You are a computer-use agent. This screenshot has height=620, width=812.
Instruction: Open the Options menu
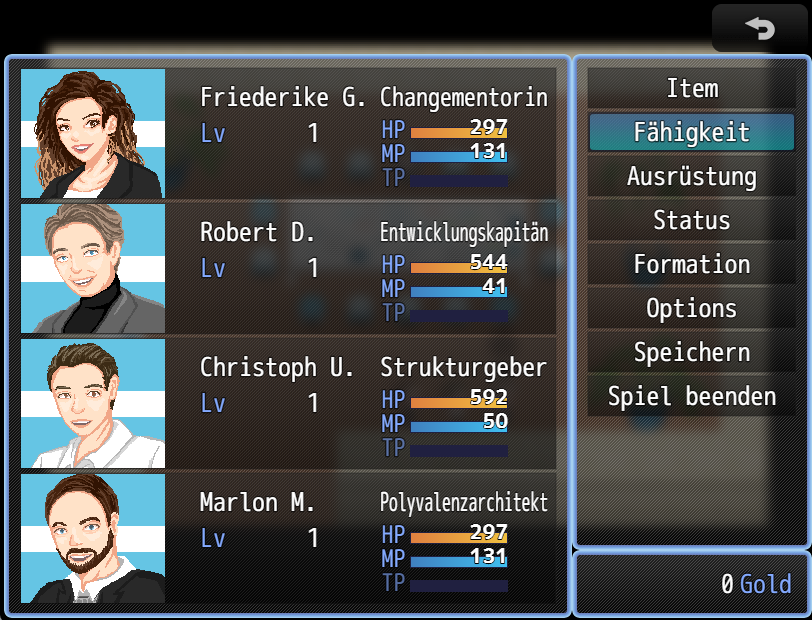click(x=691, y=309)
